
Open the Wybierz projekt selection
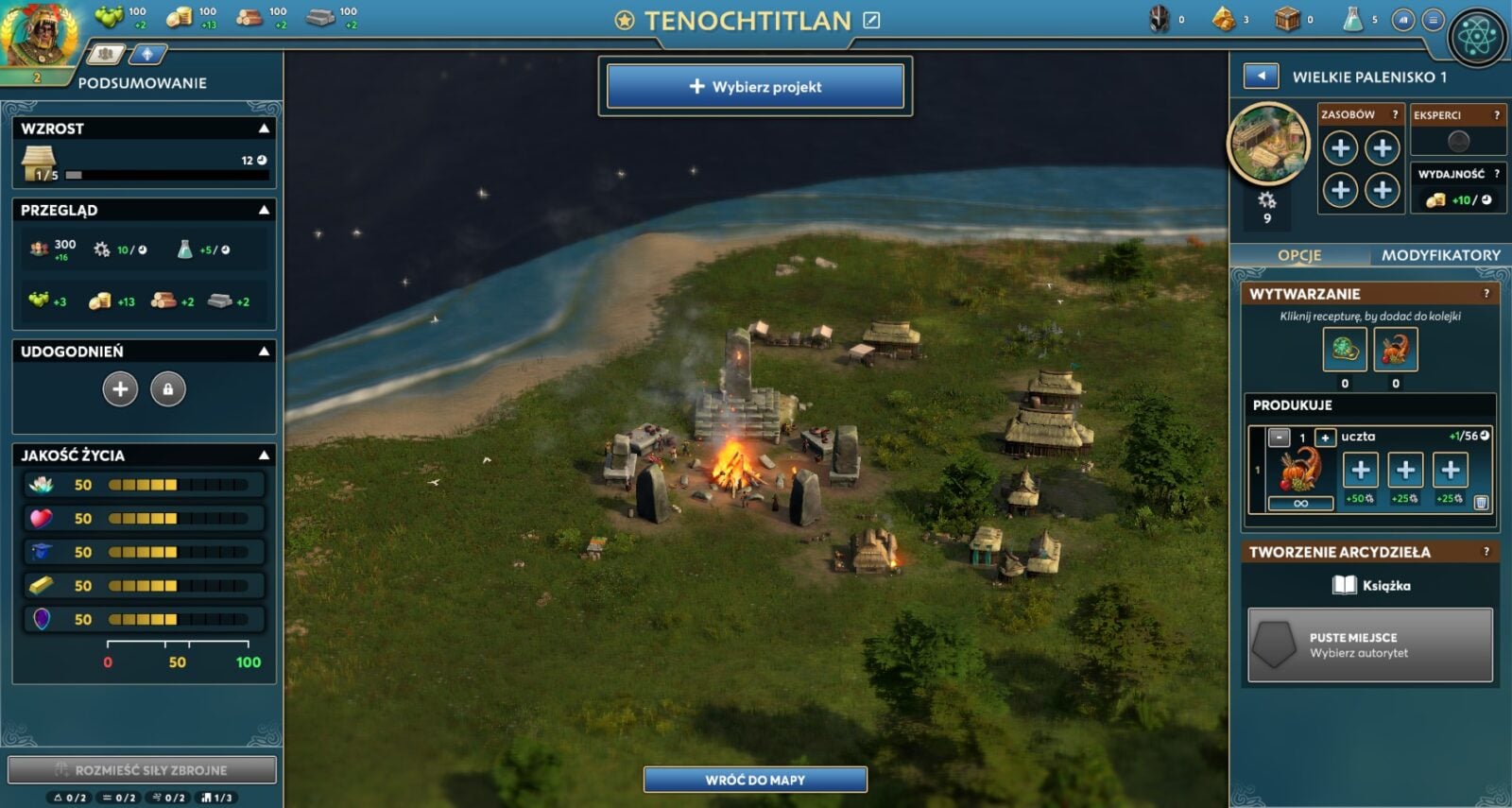[755, 87]
